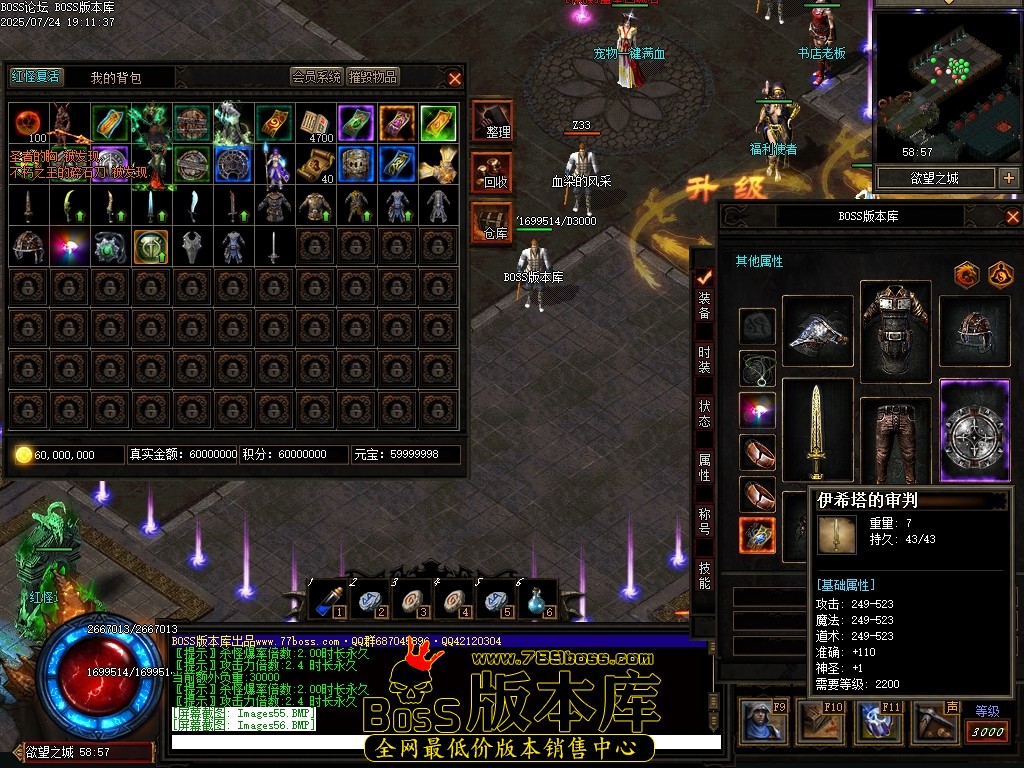This screenshot has height=768, width=1024.
Task: Open the 仓库 warehouse
Action: [492, 222]
